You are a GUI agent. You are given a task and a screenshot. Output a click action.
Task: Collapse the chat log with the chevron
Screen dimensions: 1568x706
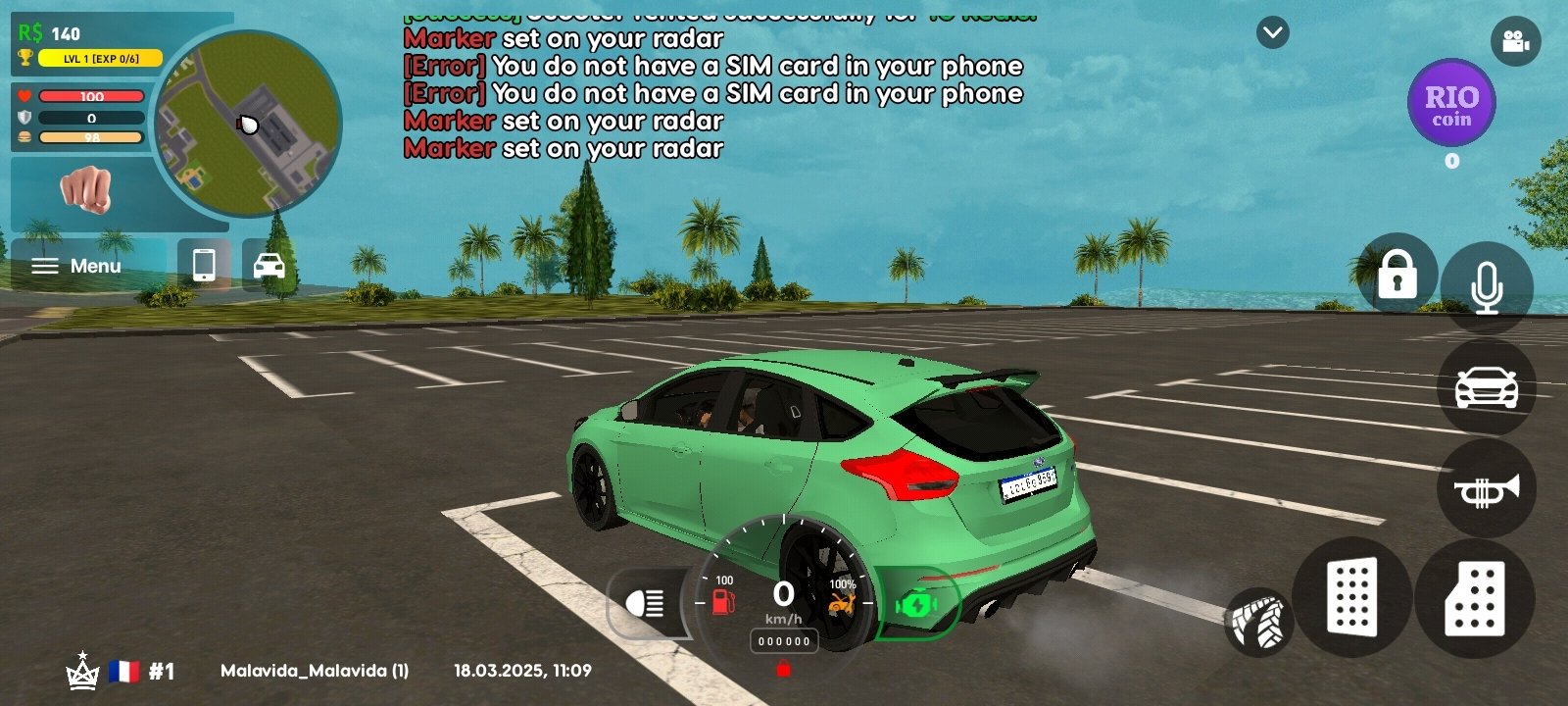1272,33
